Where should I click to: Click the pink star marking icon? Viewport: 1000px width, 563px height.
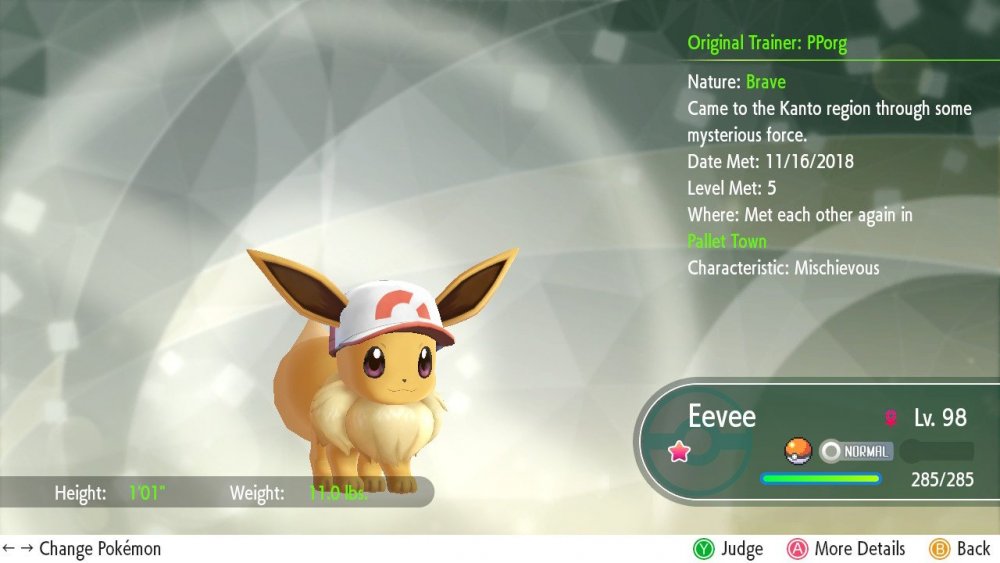click(x=679, y=451)
